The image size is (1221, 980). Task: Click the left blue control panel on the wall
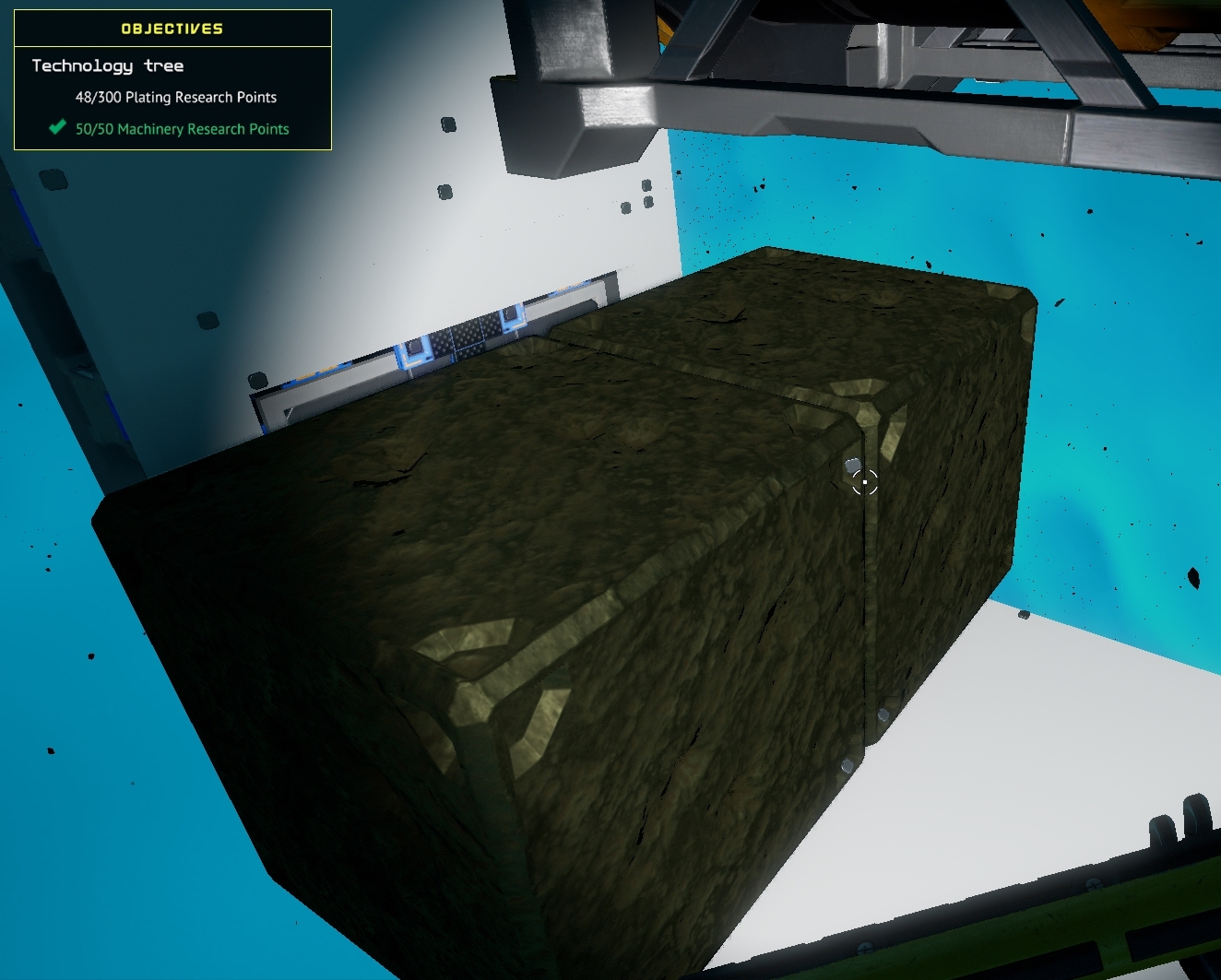tap(415, 351)
